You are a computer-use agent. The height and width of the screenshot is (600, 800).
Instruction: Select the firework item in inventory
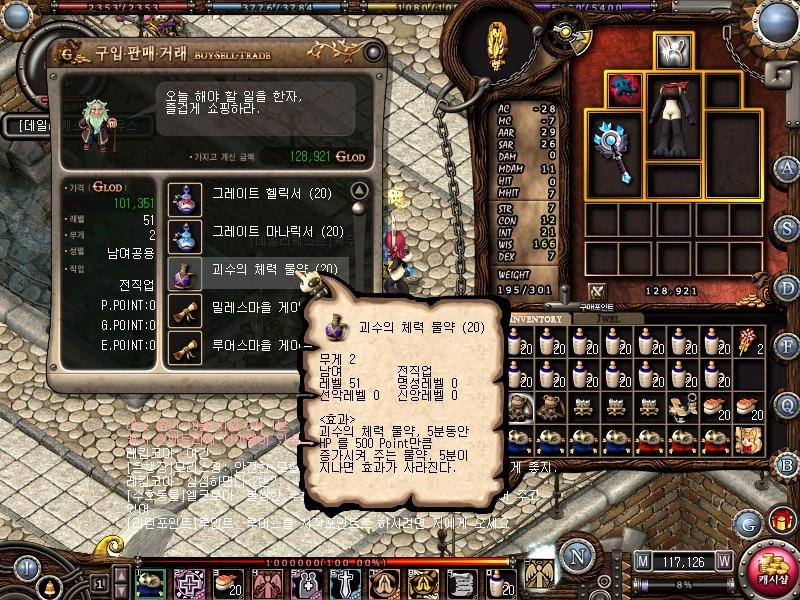tap(748, 342)
